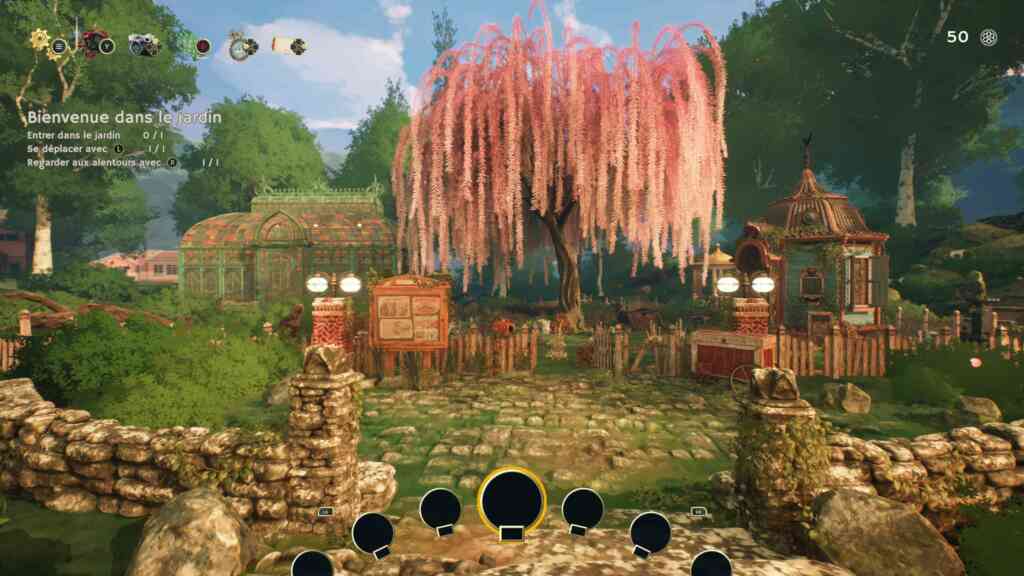Select the pocket watch icon
The image size is (1024, 576).
(x=240, y=45)
